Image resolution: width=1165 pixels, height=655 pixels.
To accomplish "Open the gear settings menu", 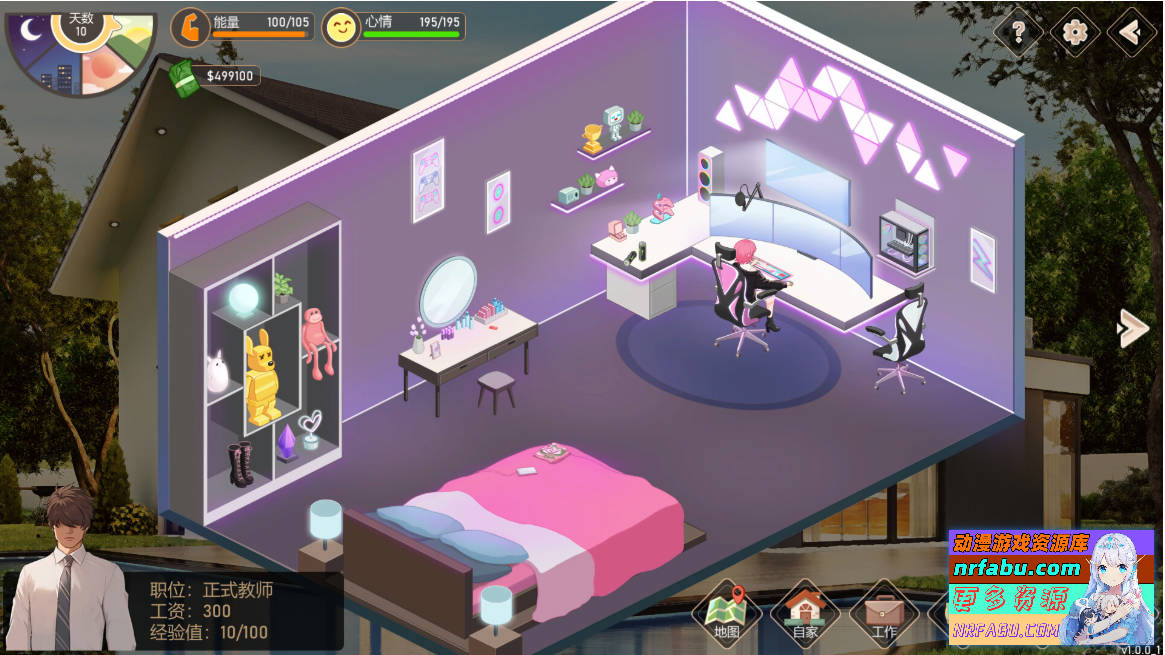I will point(1075,33).
